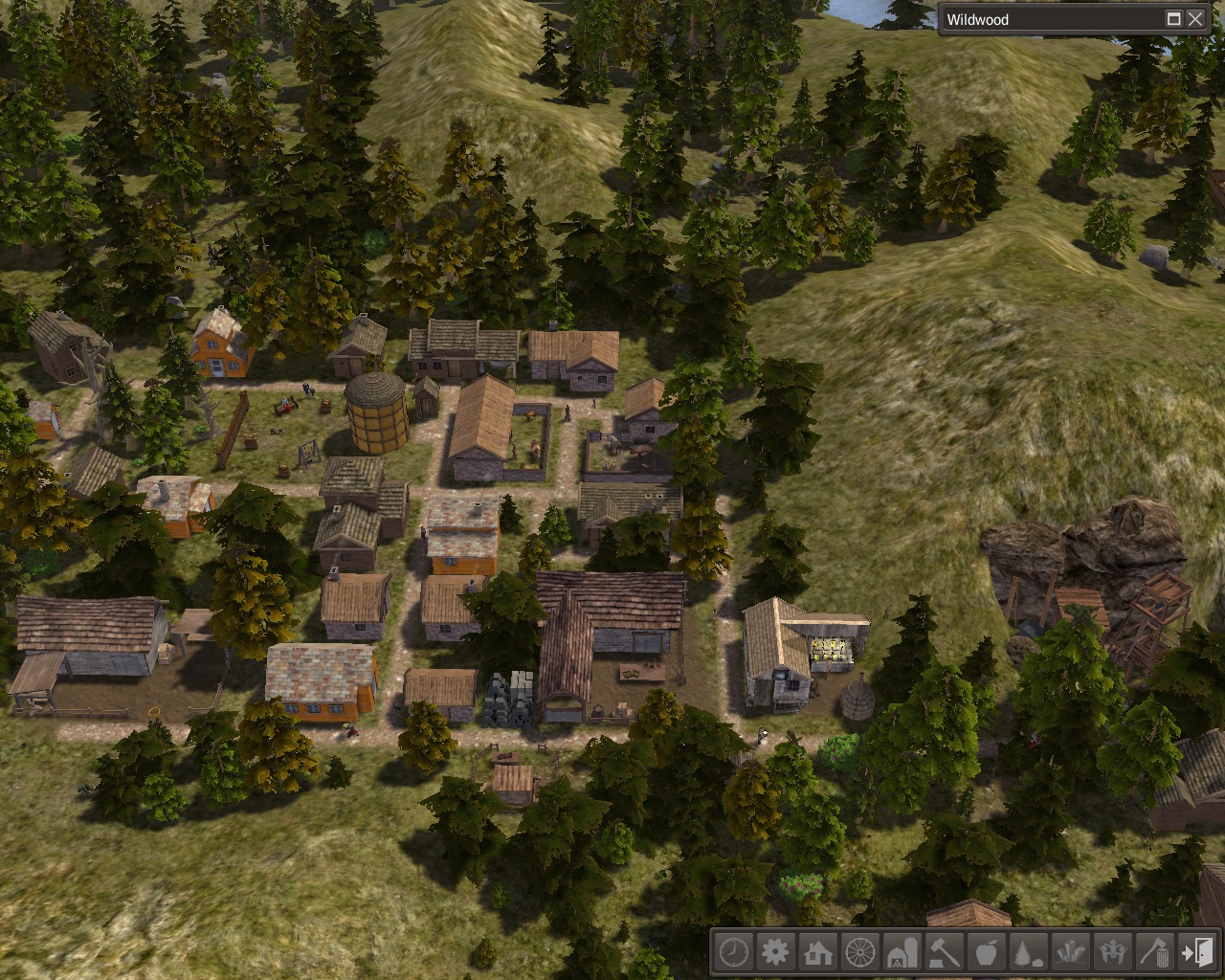Close the Wildwood window
The width and height of the screenshot is (1225, 980).
click(x=1195, y=19)
